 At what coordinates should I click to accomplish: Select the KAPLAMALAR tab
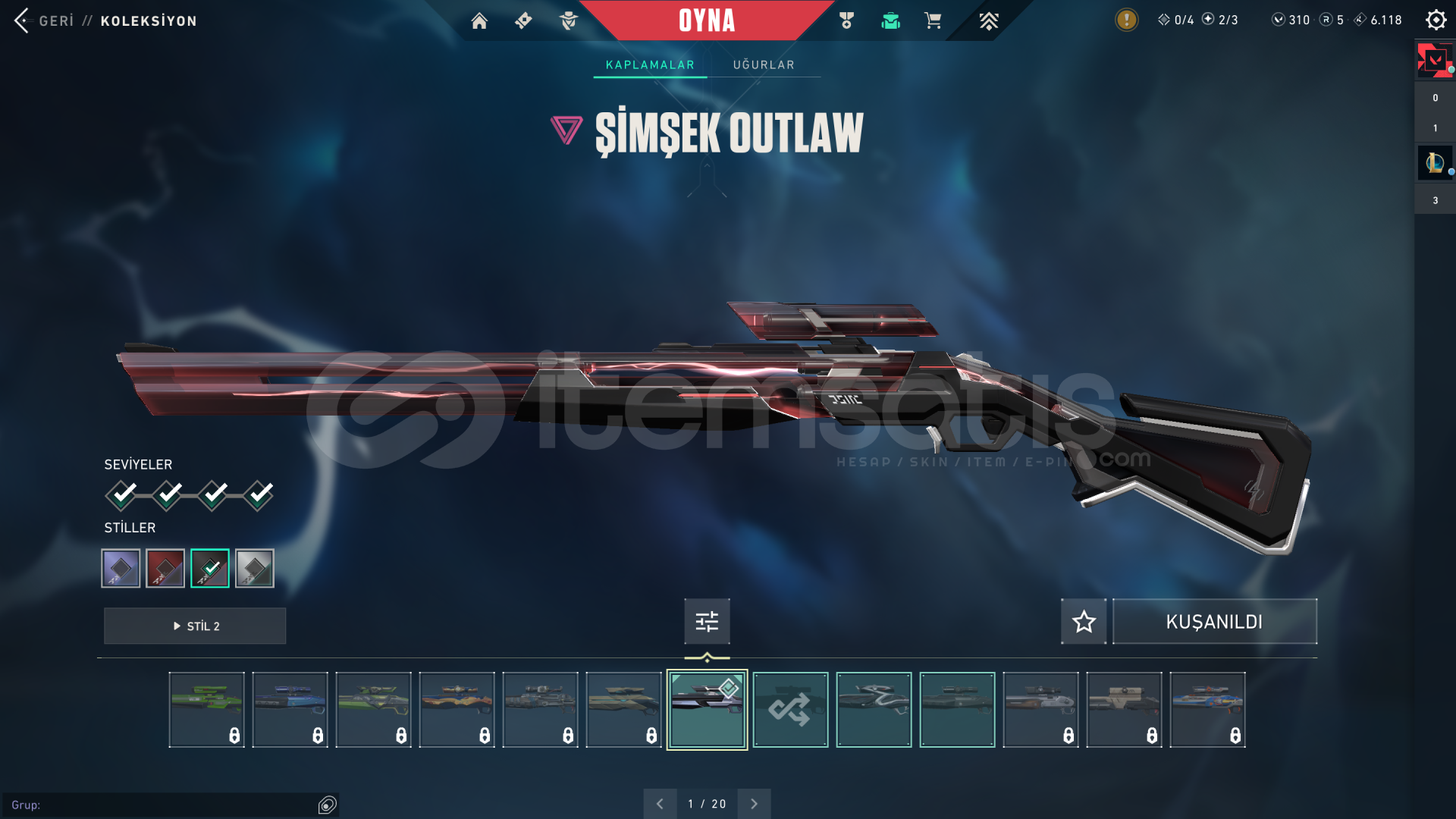pyautogui.click(x=650, y=65)
